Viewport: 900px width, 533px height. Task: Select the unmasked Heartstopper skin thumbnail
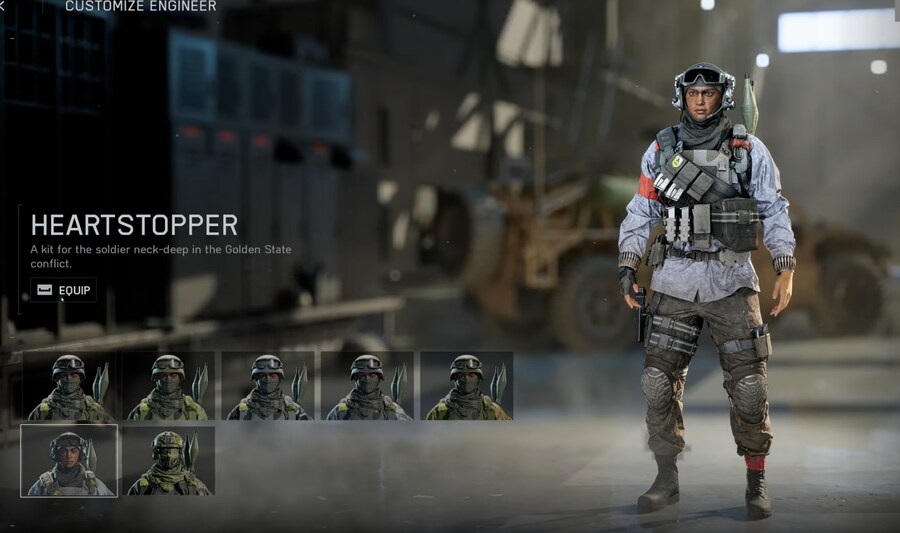pos(69,460)
